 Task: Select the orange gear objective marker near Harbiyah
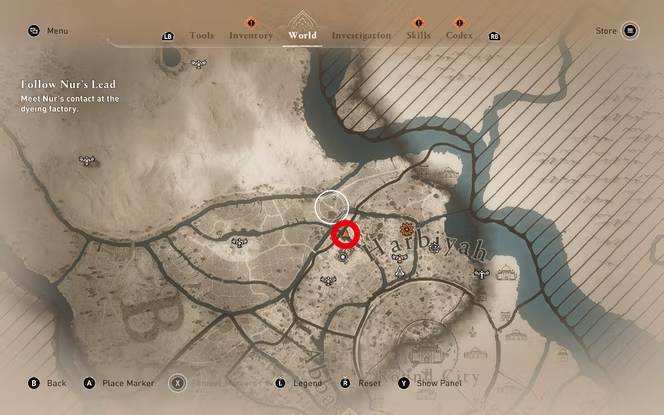(x=407, y=230)
